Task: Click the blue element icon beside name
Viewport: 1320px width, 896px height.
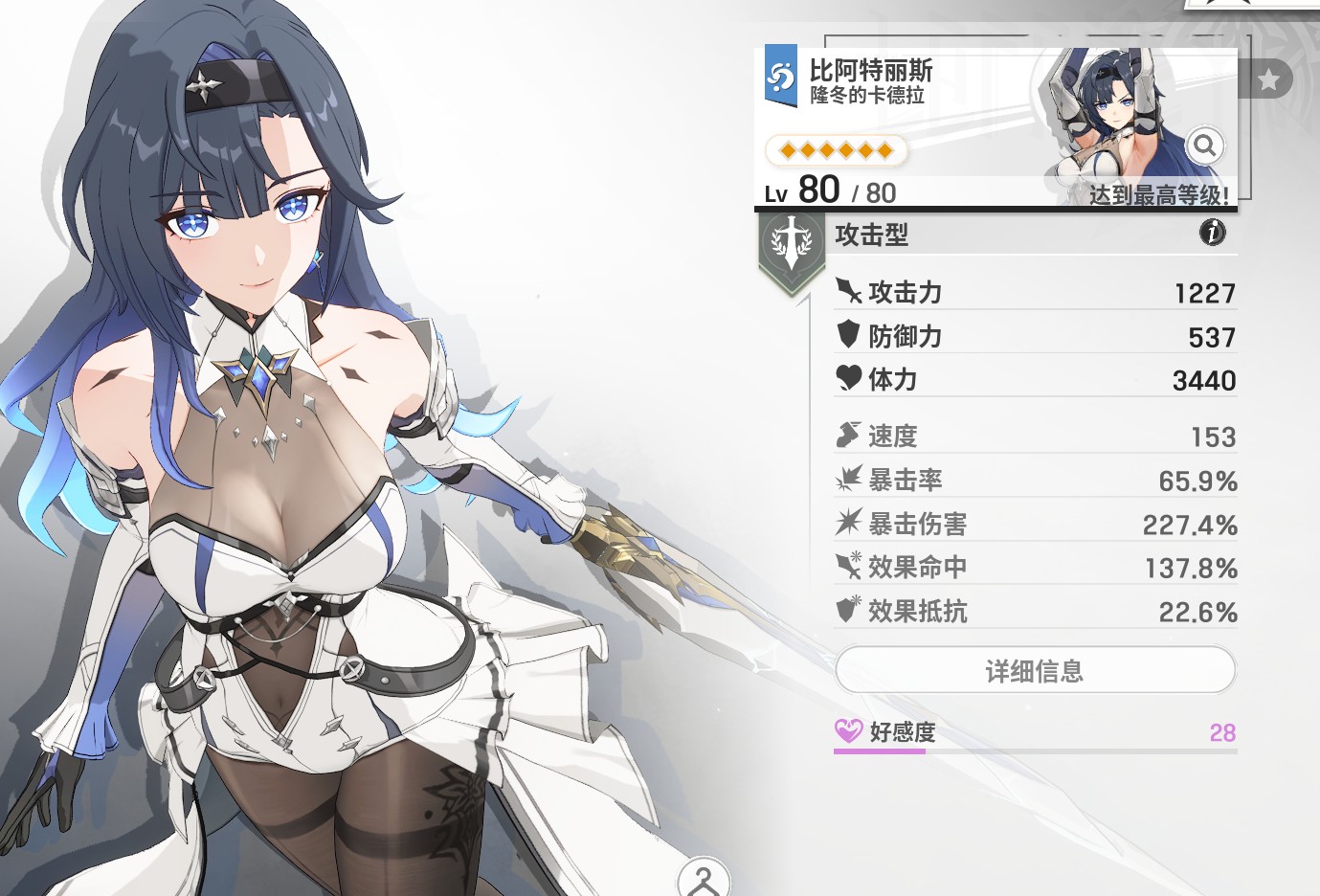Action: (x=781, y=75)
